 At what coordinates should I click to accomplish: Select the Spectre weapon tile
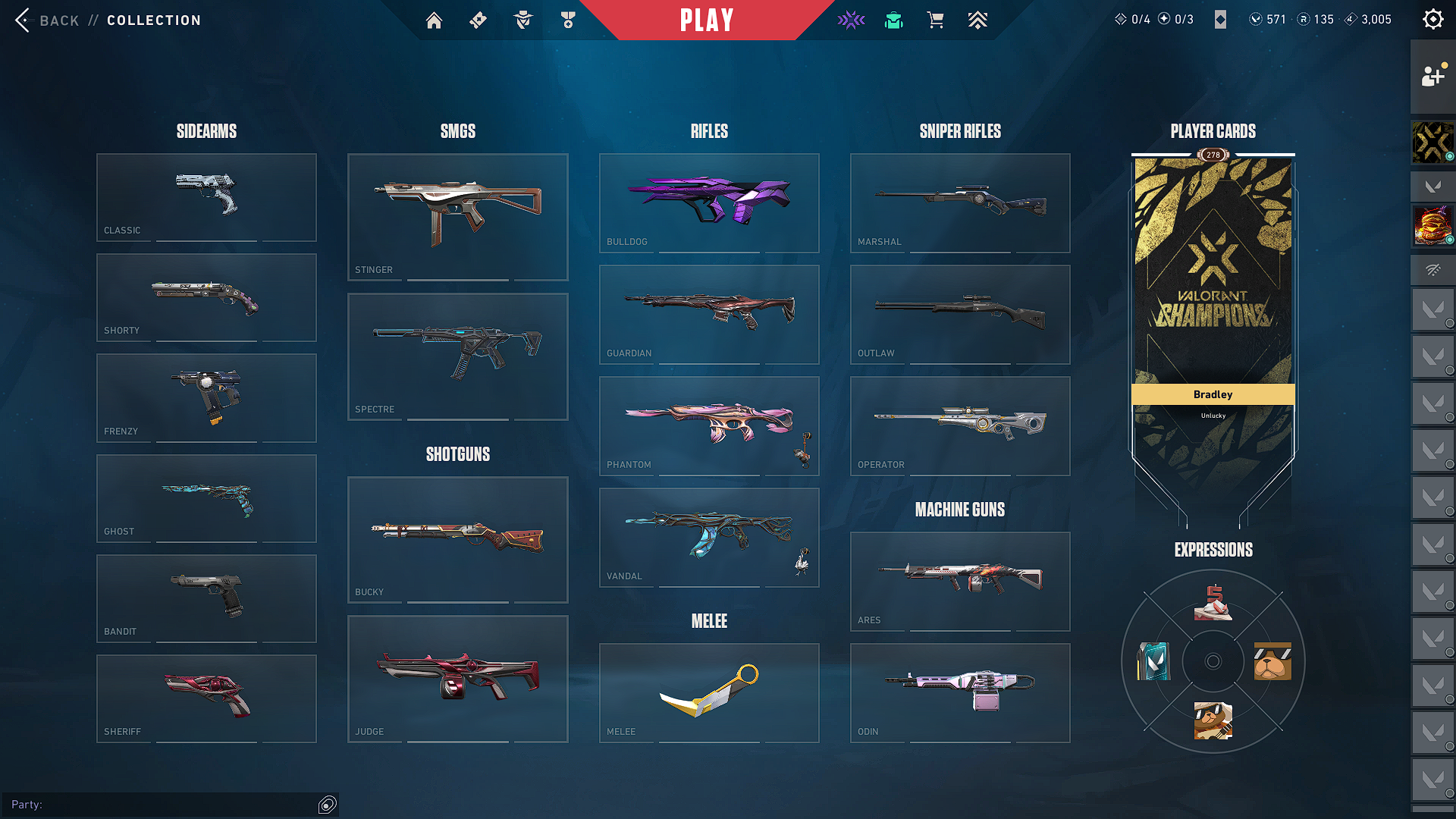pyautogui.click(x=457, y=356)
